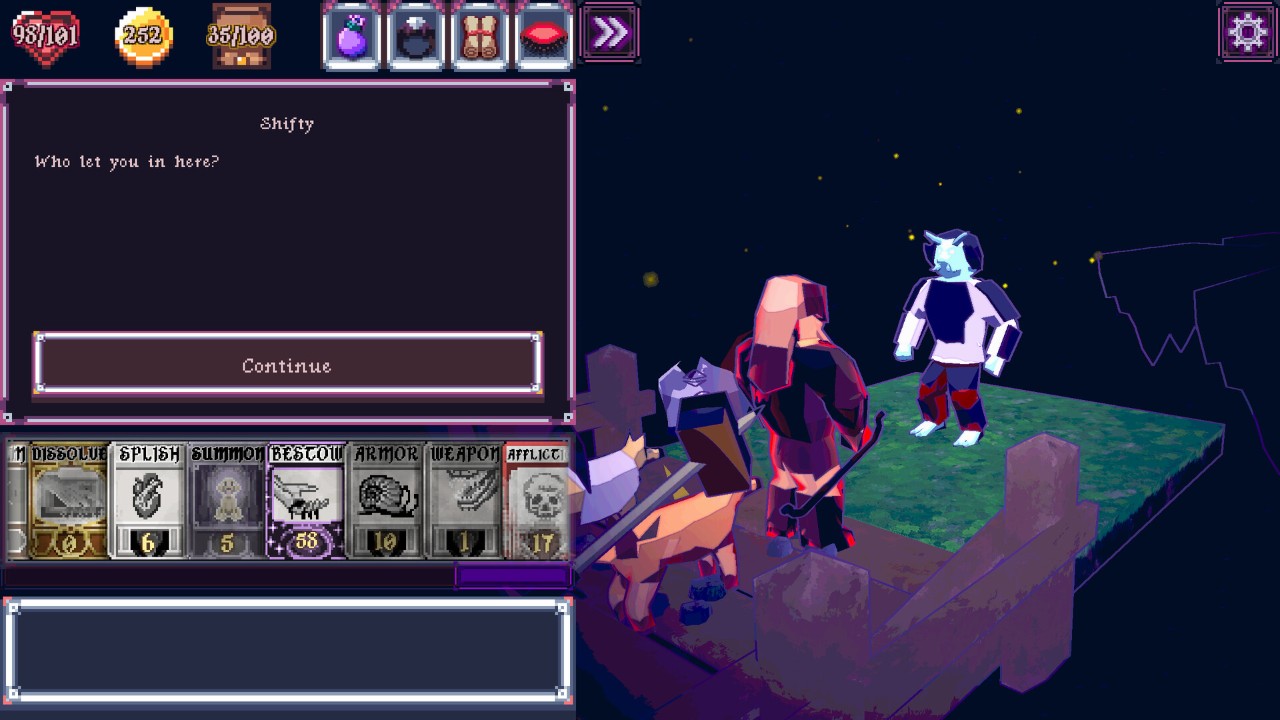Screen dimensions: 1280x720
Task: Select the Bestow card
Action: 306,500
